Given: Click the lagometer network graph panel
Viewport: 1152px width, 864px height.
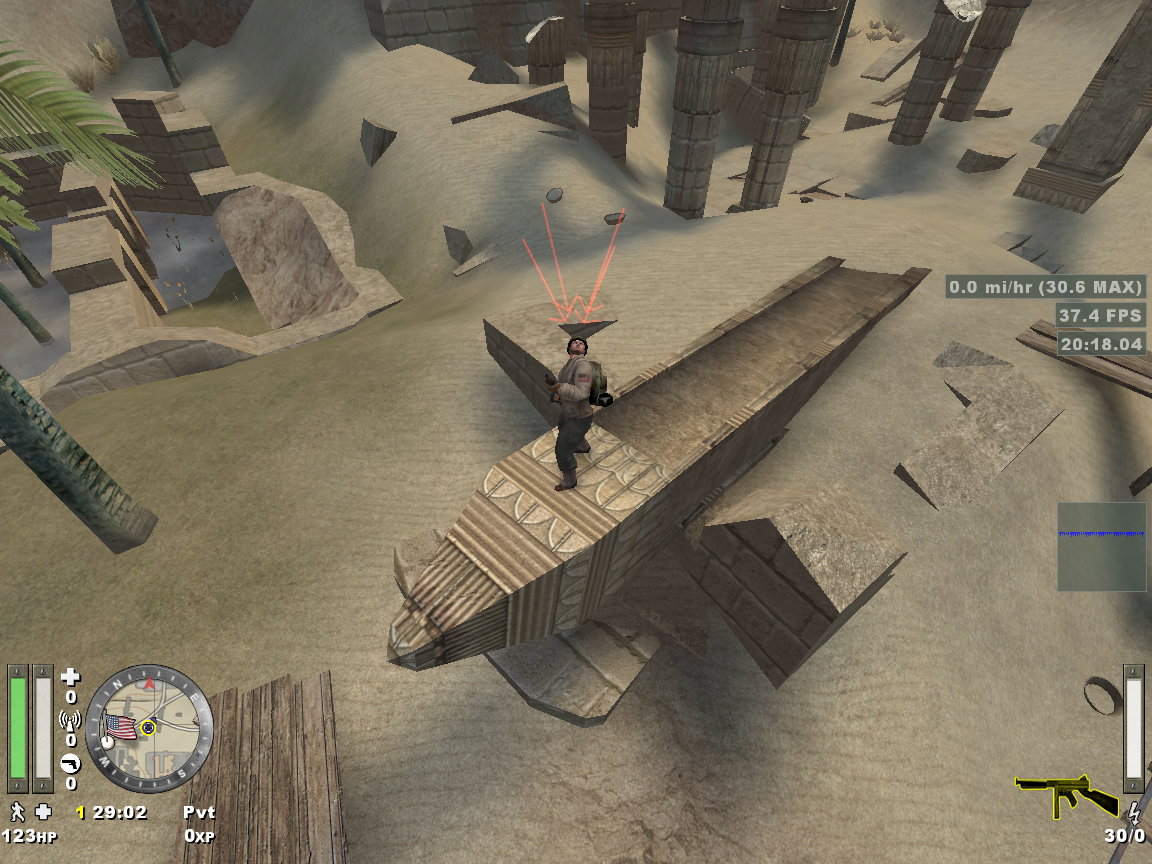Looking at the screenshot, I should pos(1102,546).
